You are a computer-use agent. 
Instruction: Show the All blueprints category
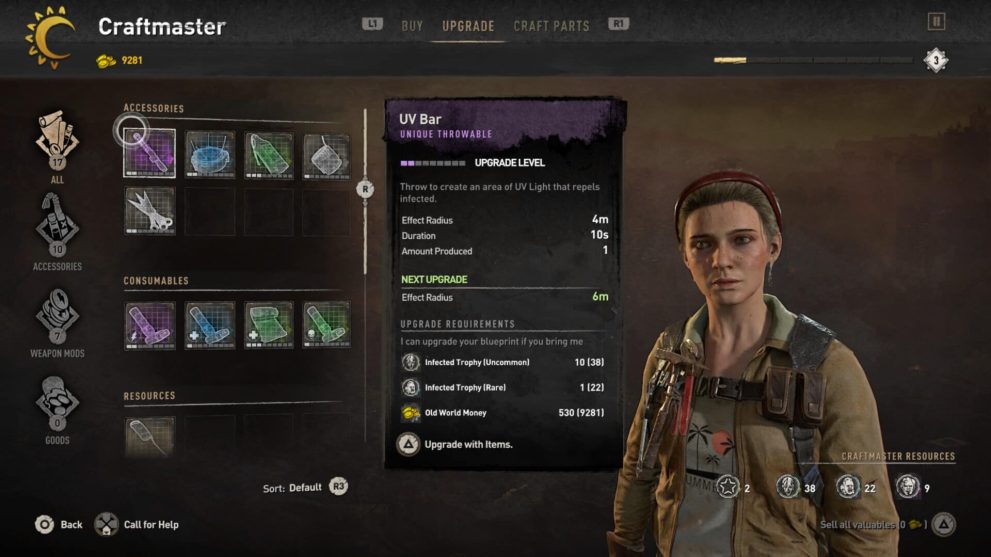57,145
